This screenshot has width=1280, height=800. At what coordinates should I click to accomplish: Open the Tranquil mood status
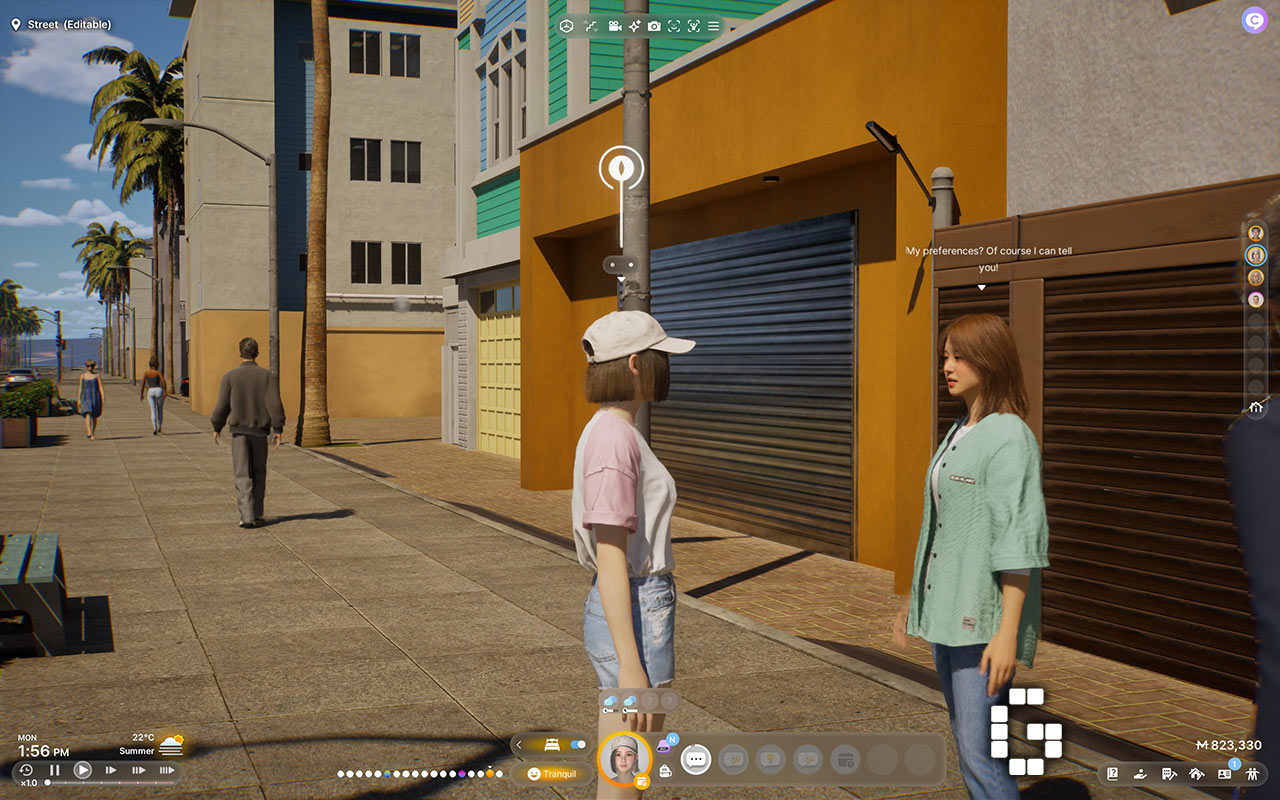pyautogui.click(x=552, y=774)
